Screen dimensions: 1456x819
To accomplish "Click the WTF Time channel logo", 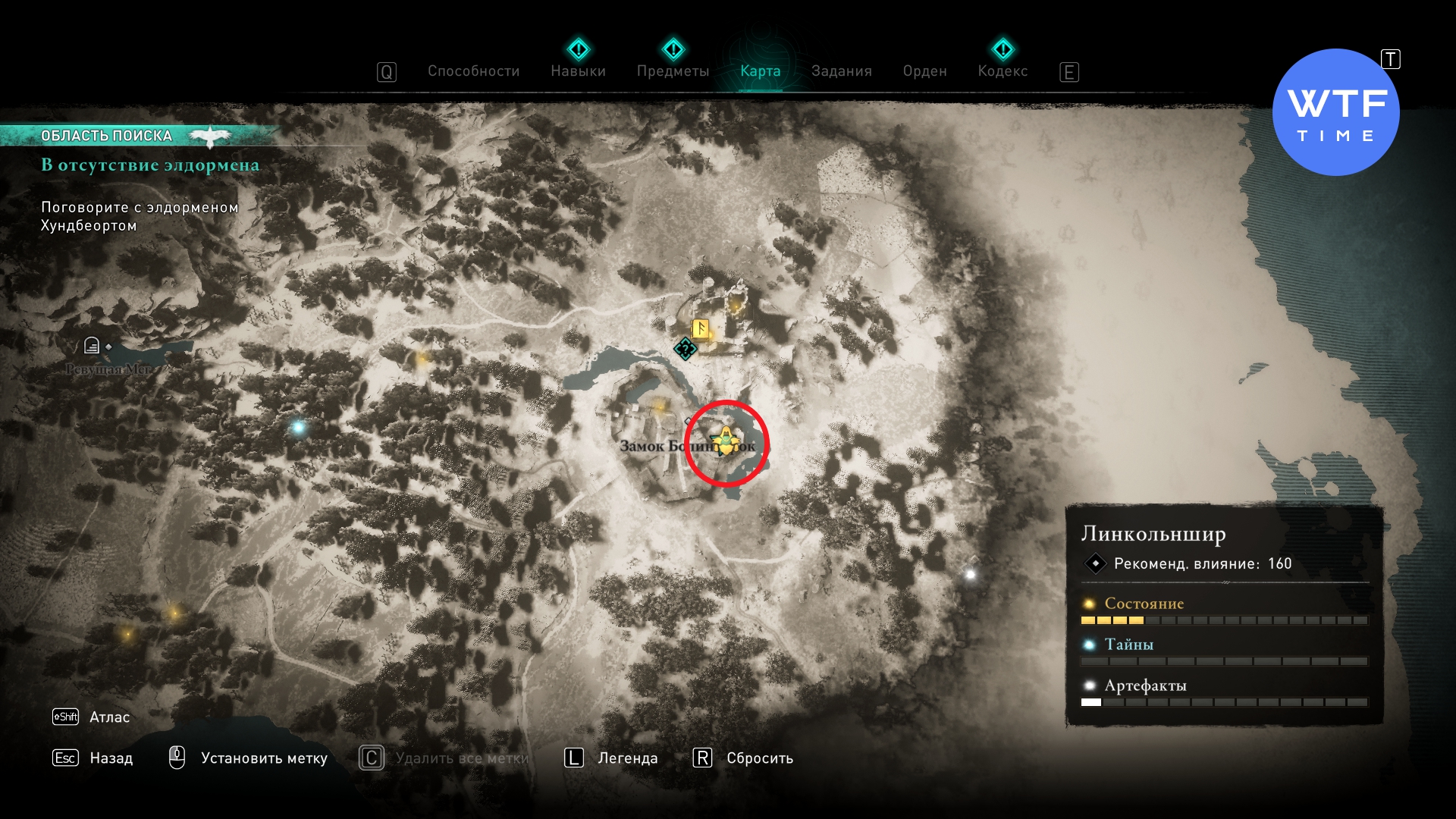I will [1335, 113].
